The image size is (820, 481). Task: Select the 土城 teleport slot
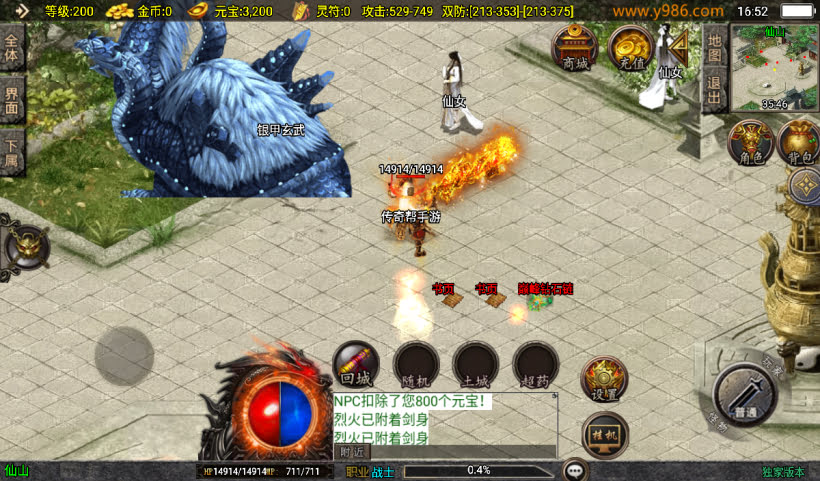476,363
